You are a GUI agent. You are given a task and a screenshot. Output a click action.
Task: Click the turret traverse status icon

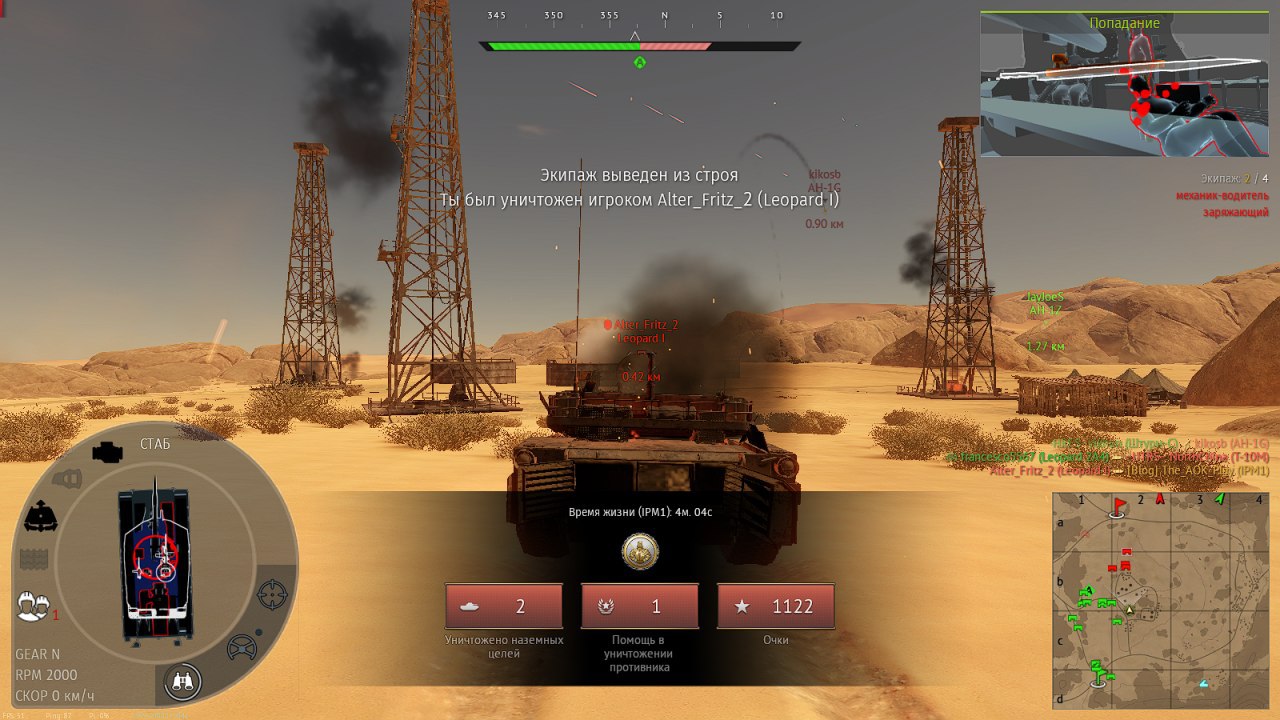40,517
